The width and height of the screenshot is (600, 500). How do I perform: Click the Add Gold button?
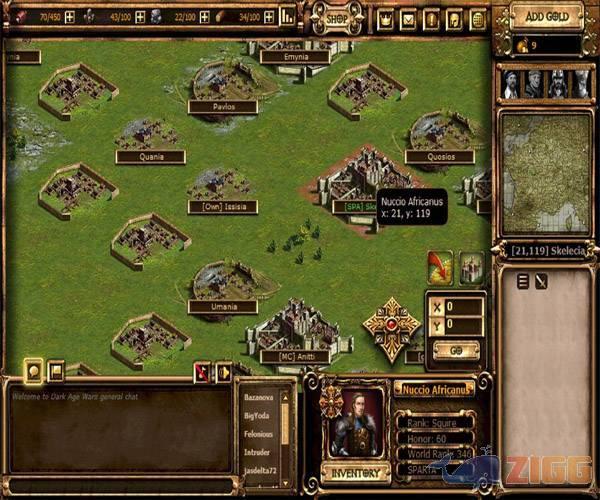click(x=546, y=16)
